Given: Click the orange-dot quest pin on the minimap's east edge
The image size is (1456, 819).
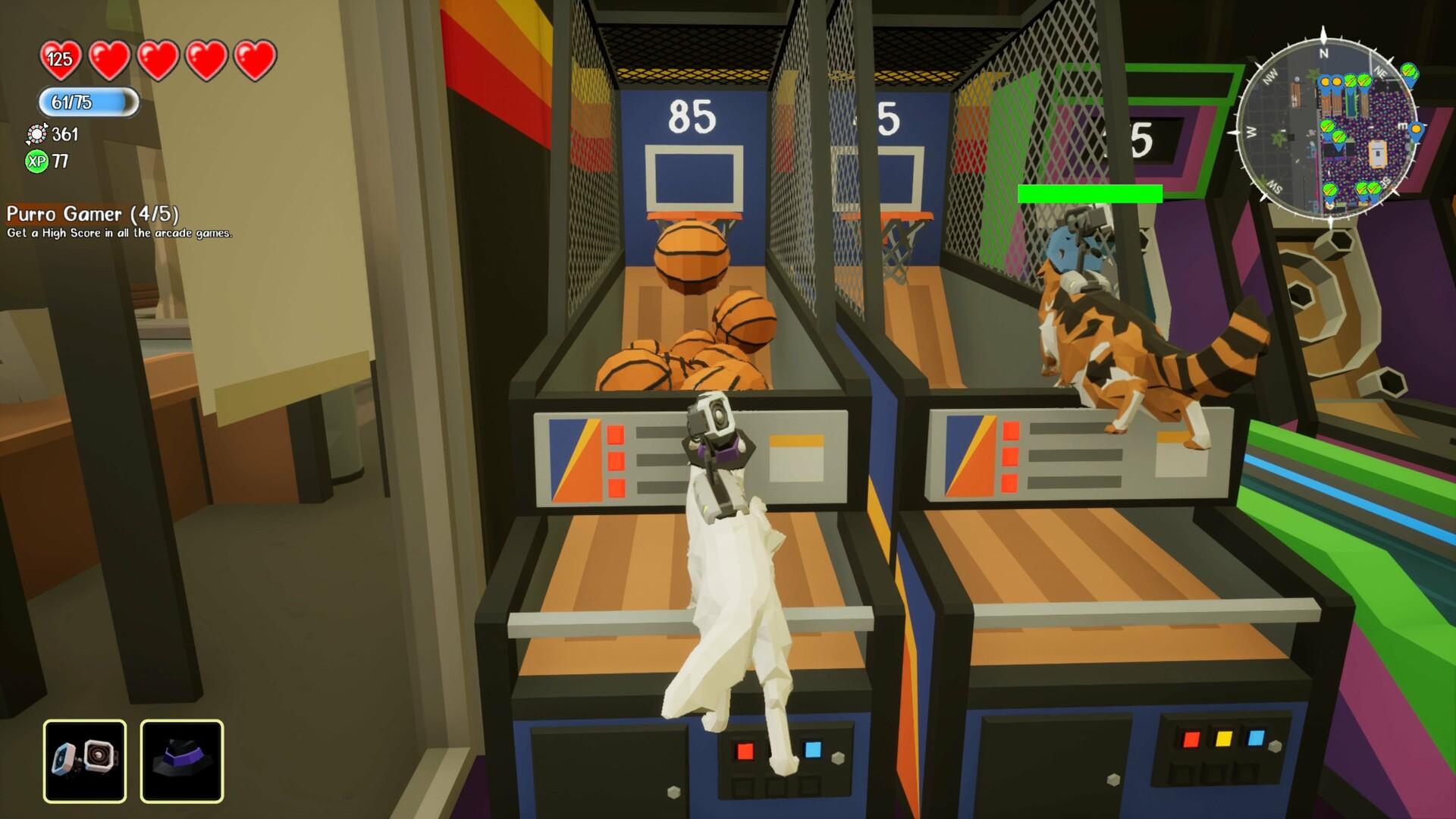Looking at the screenshot, I should click(1416, 130).
